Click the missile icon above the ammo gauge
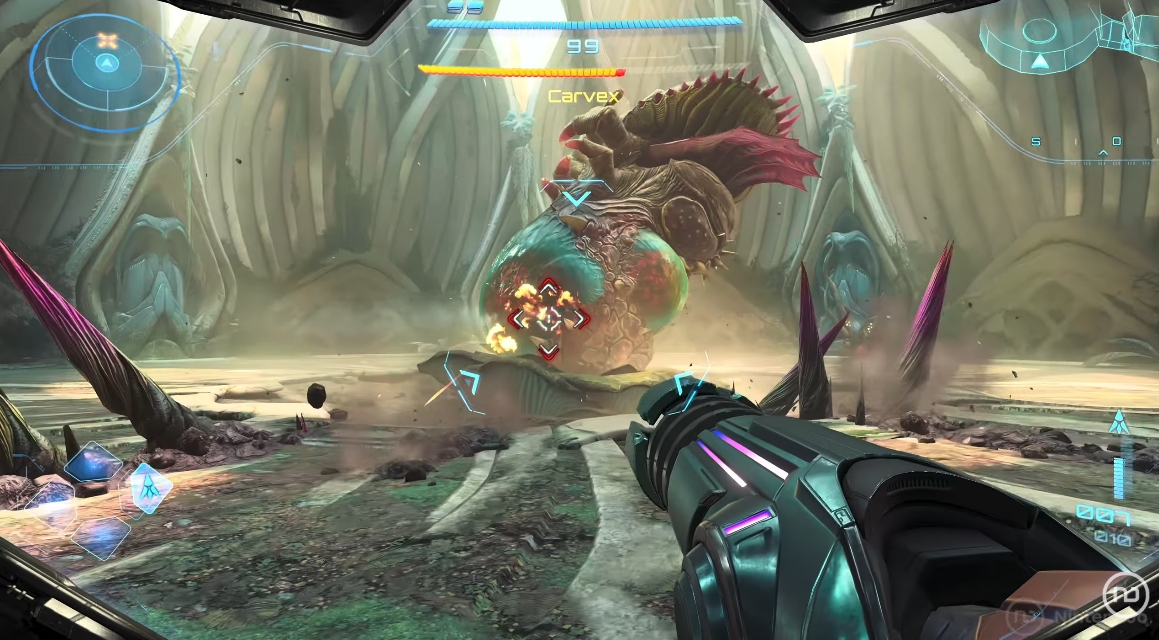The width and height of the screenshot is (1159, 640). [x=1118, y=421]
